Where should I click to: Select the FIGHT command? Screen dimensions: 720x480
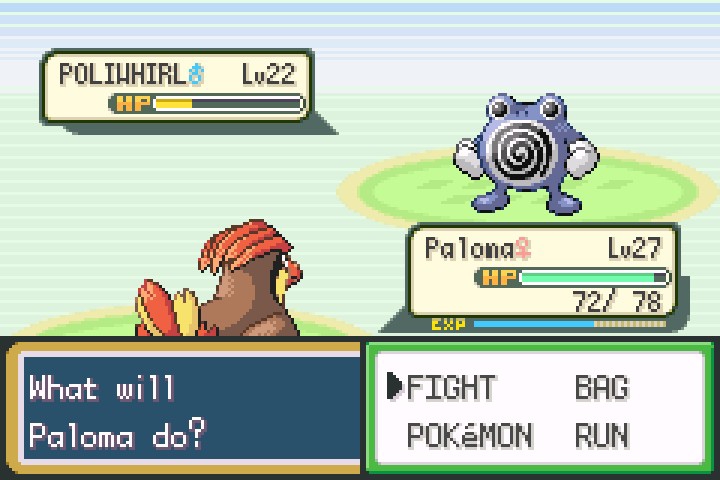tap(450, 387)
